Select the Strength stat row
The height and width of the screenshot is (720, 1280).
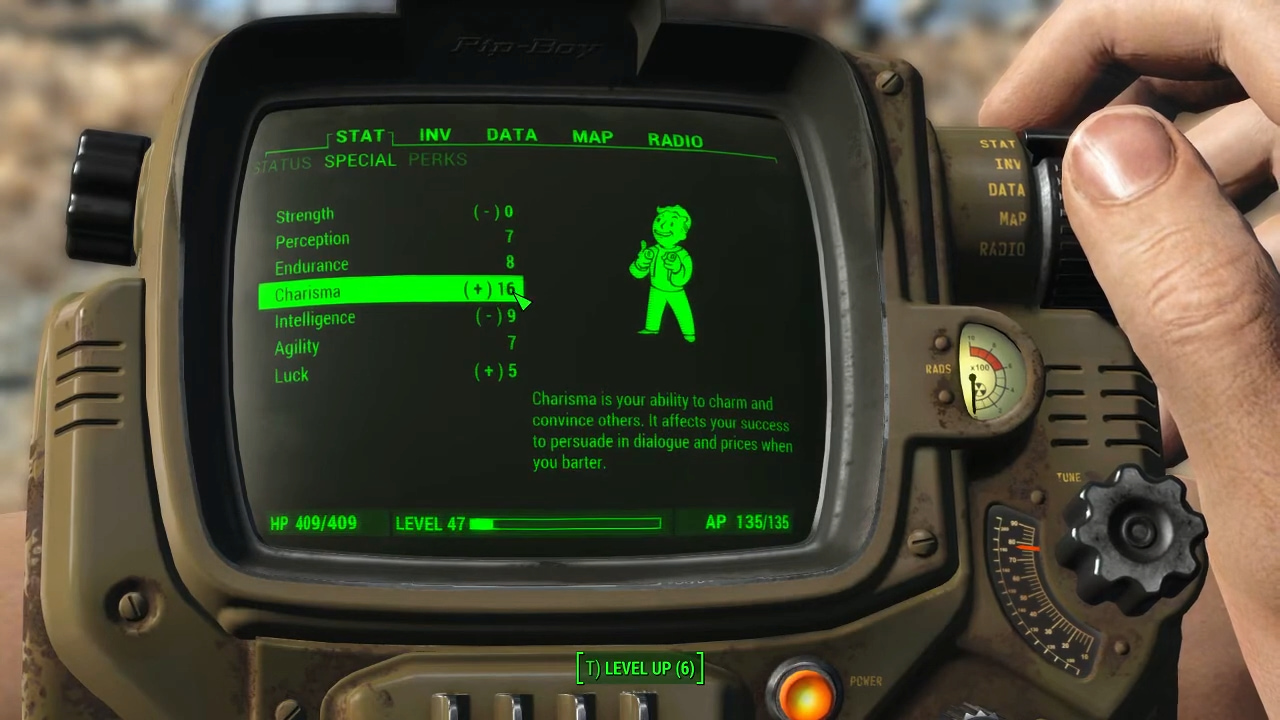click(x=305, y=215)
